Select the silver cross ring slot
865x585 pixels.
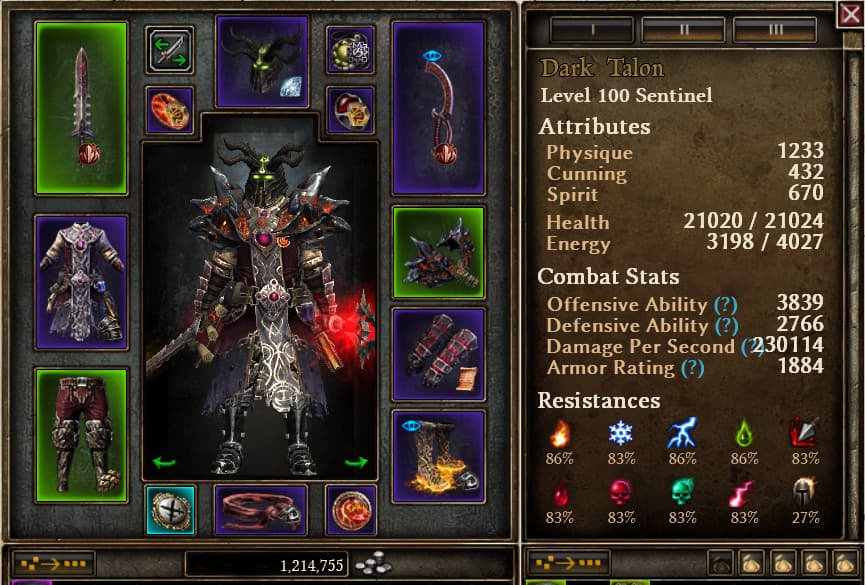click(169, 510)
